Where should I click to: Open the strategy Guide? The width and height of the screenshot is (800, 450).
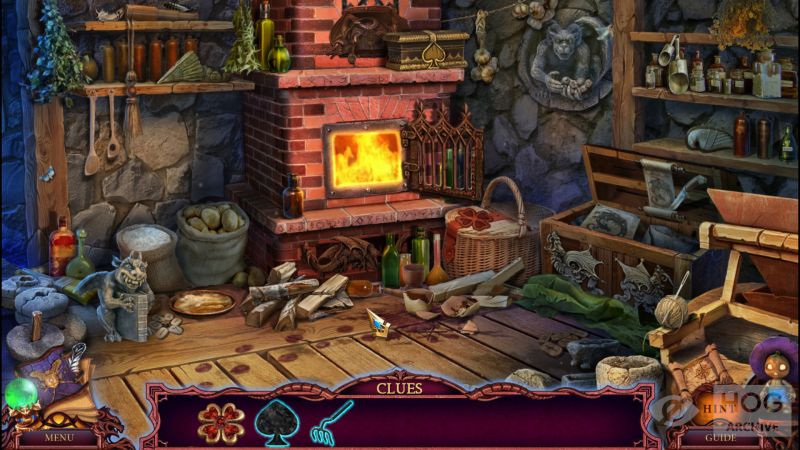click(x=720, y=437)
